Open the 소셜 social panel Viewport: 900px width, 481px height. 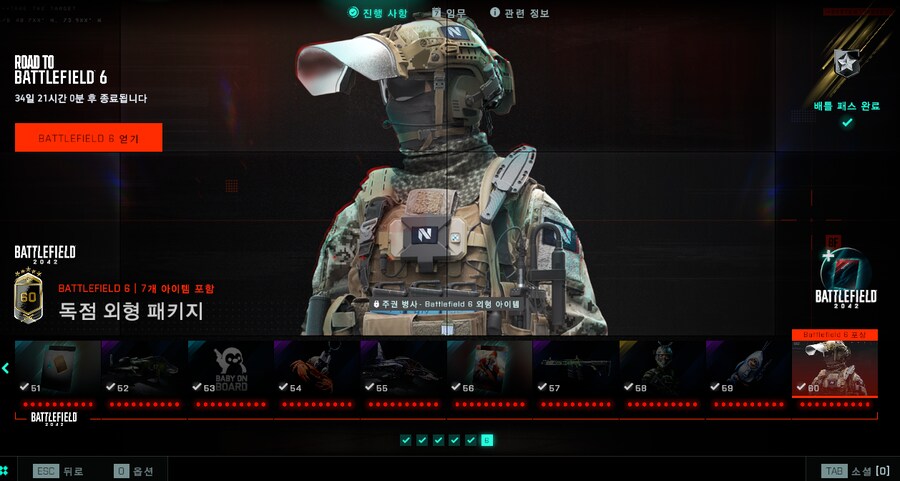[855, 470]
